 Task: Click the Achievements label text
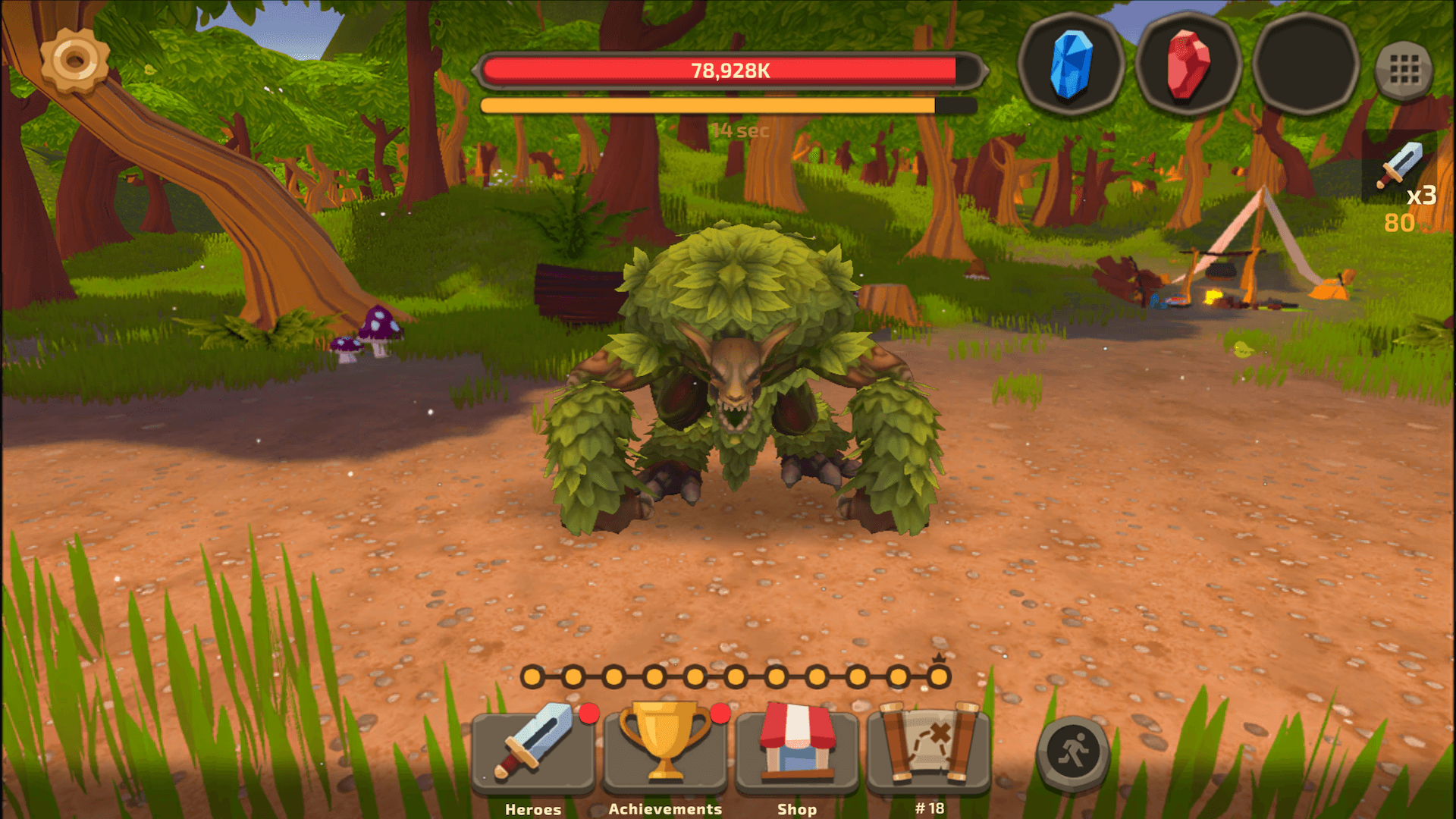[665, 808]
